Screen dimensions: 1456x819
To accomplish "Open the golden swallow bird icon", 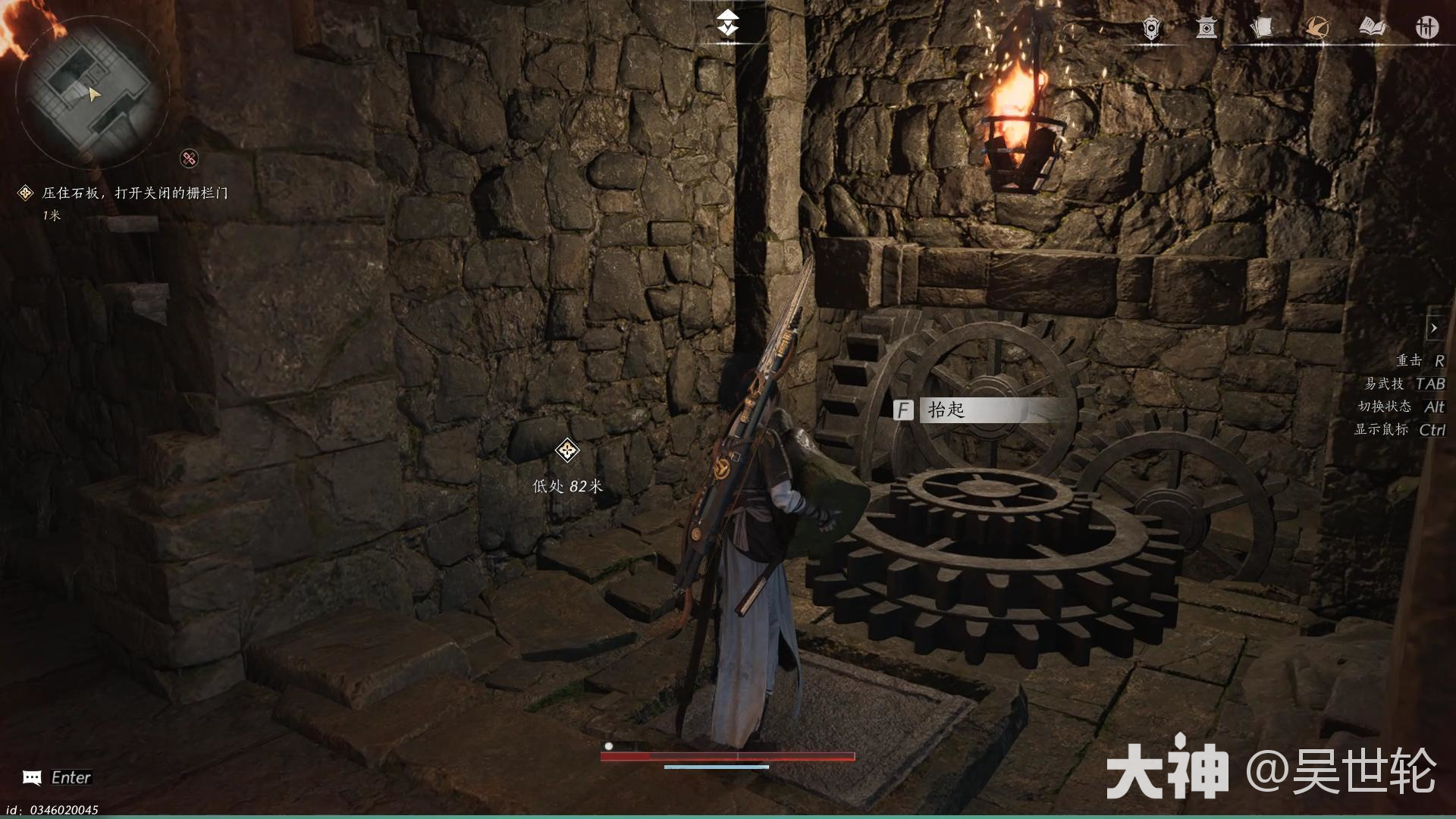I will tap(1316, 29).
